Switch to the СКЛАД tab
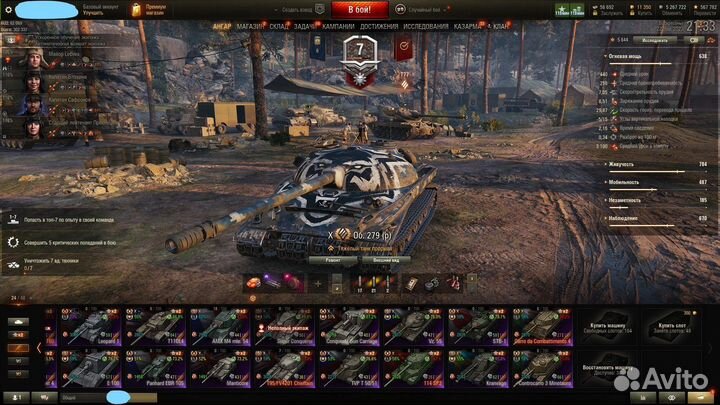 click(x=279, y=26)
